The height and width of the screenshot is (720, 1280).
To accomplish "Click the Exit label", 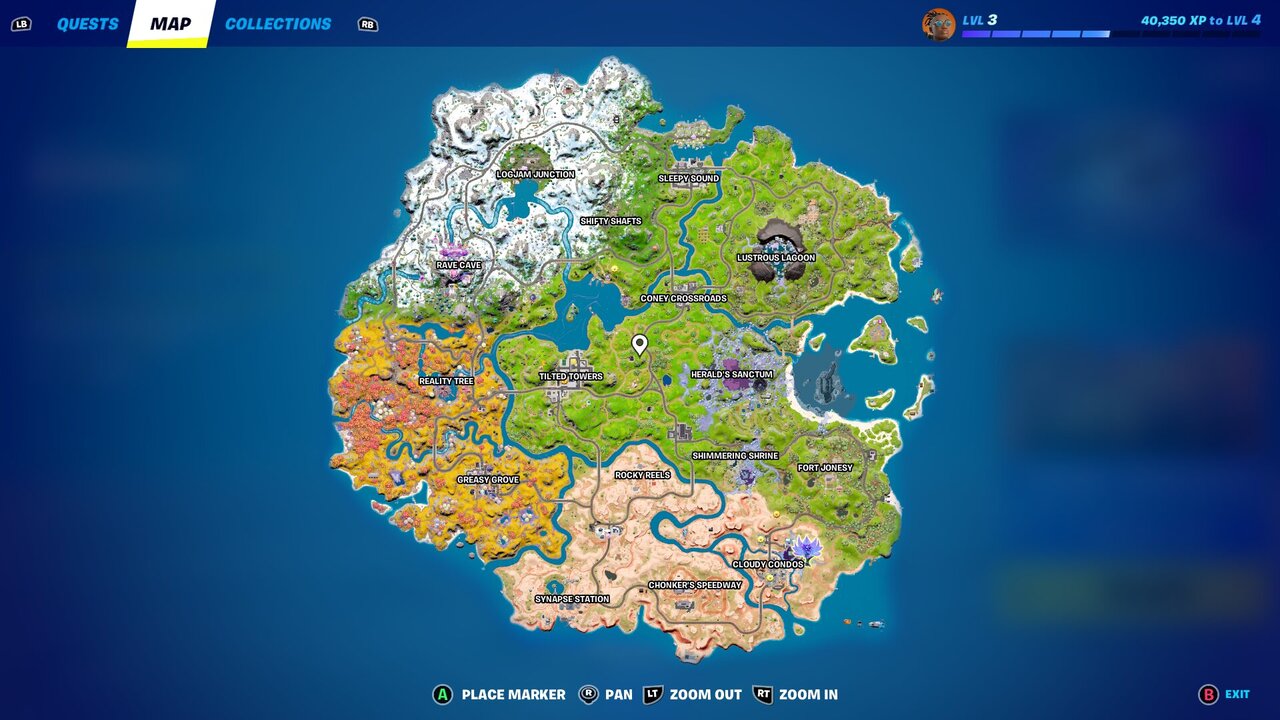I will pos(1236,693).
